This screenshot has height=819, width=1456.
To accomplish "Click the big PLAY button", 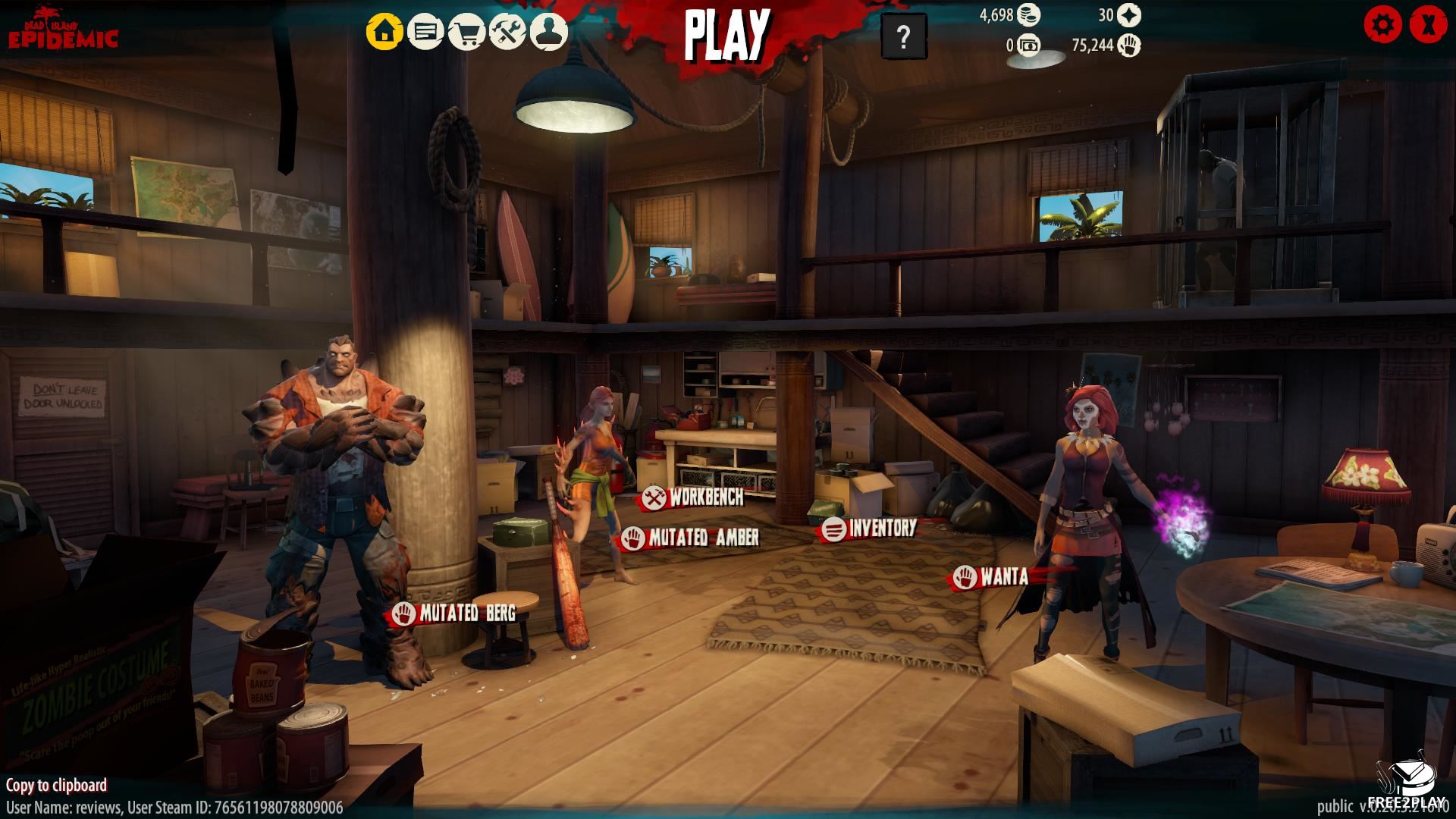I will (726, 36).
